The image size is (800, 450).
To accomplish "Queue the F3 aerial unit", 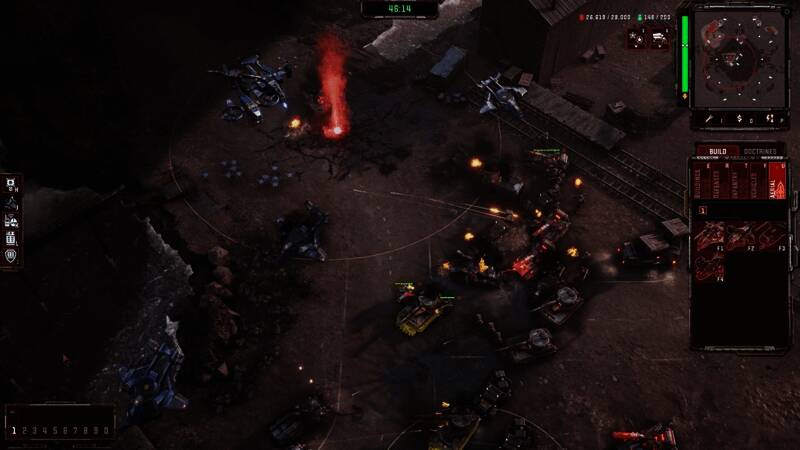I will click(772, 236).
